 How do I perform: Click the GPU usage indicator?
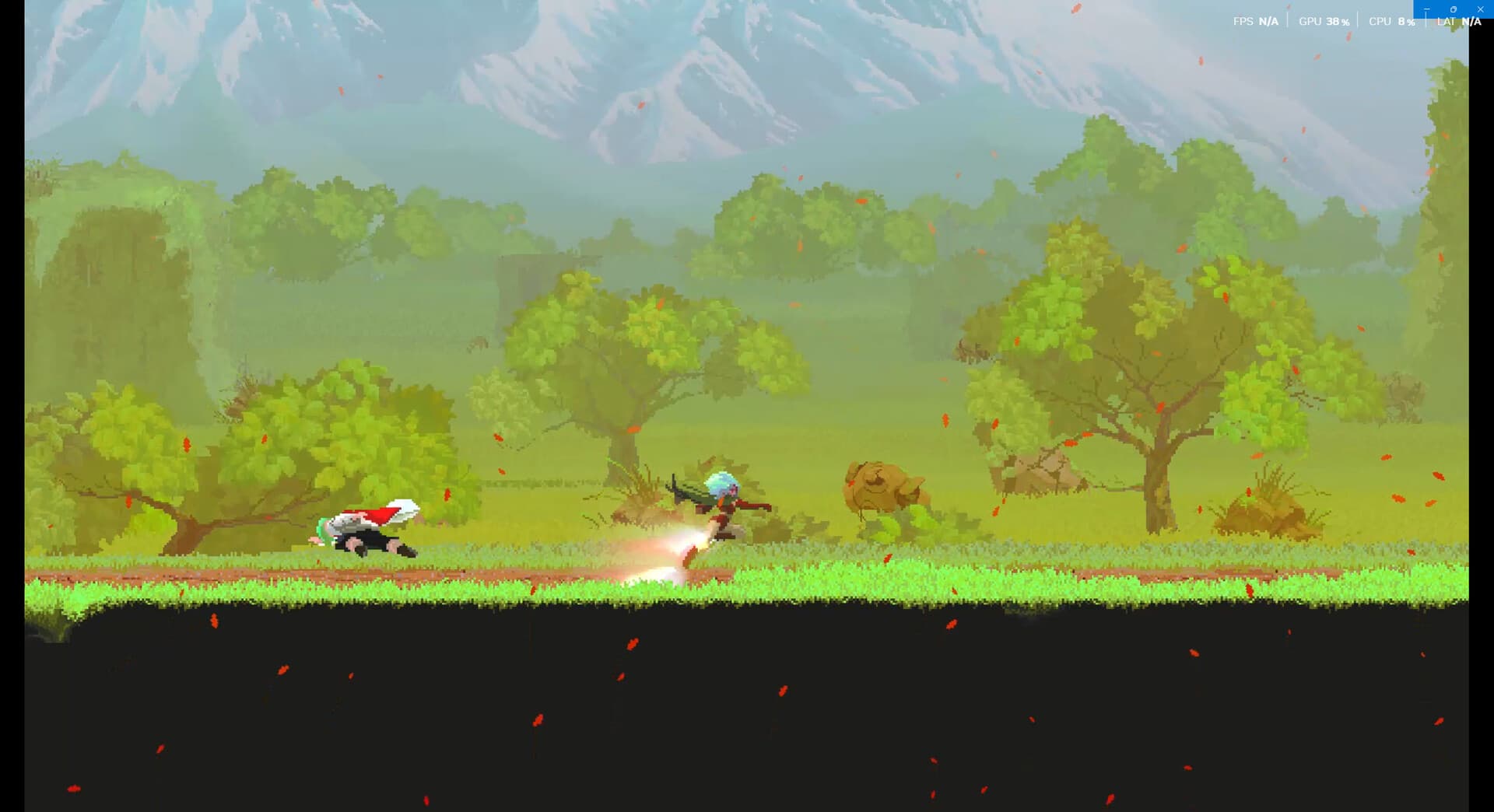(x=1324, y=21)
